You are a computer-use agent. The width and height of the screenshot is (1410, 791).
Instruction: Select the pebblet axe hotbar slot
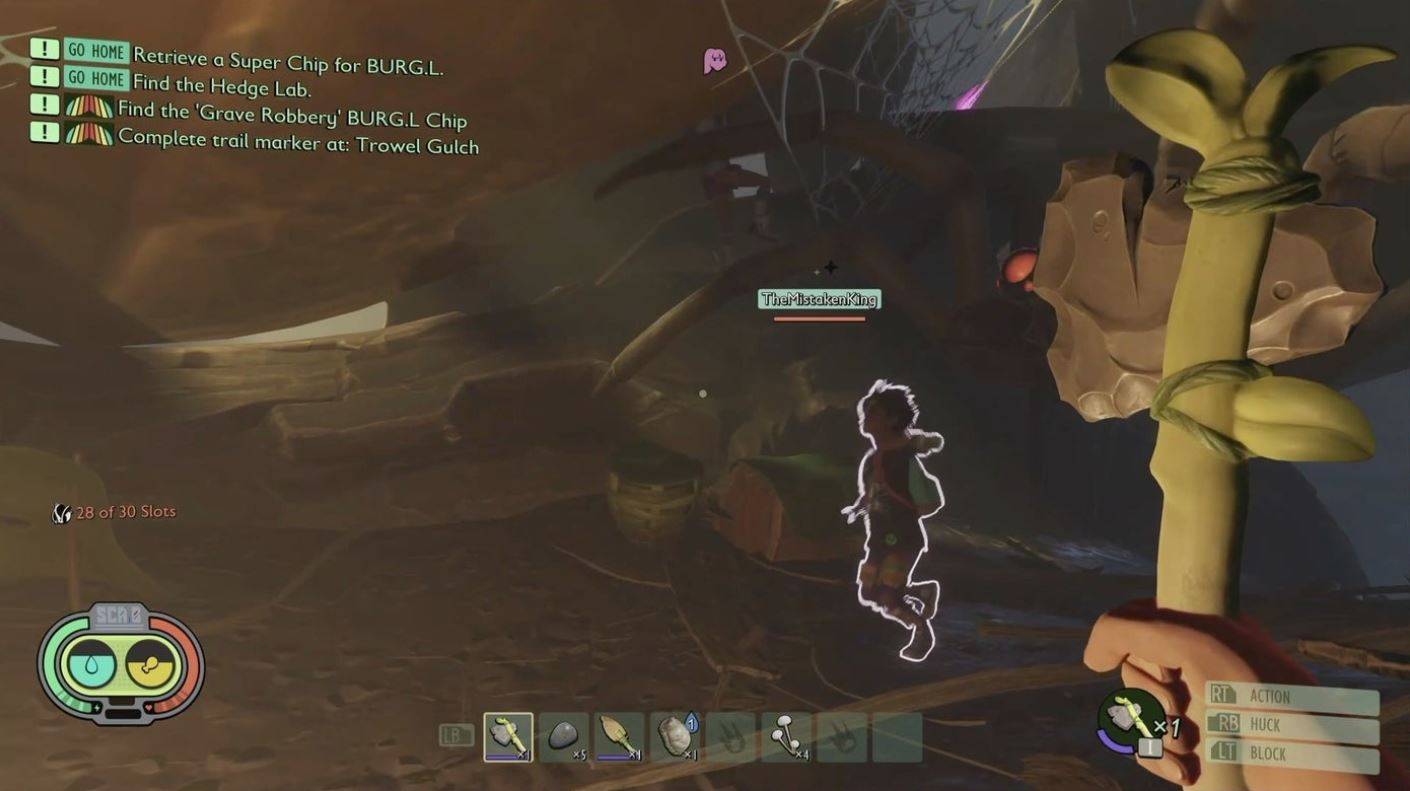508,737
